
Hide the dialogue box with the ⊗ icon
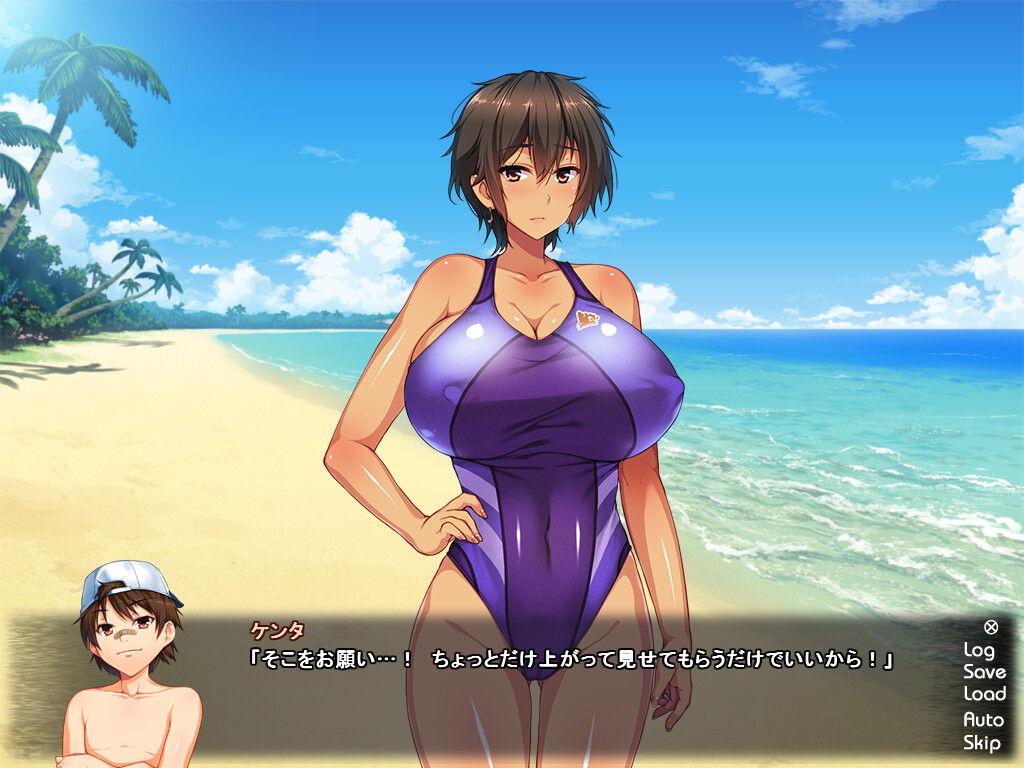pos(990,627)
